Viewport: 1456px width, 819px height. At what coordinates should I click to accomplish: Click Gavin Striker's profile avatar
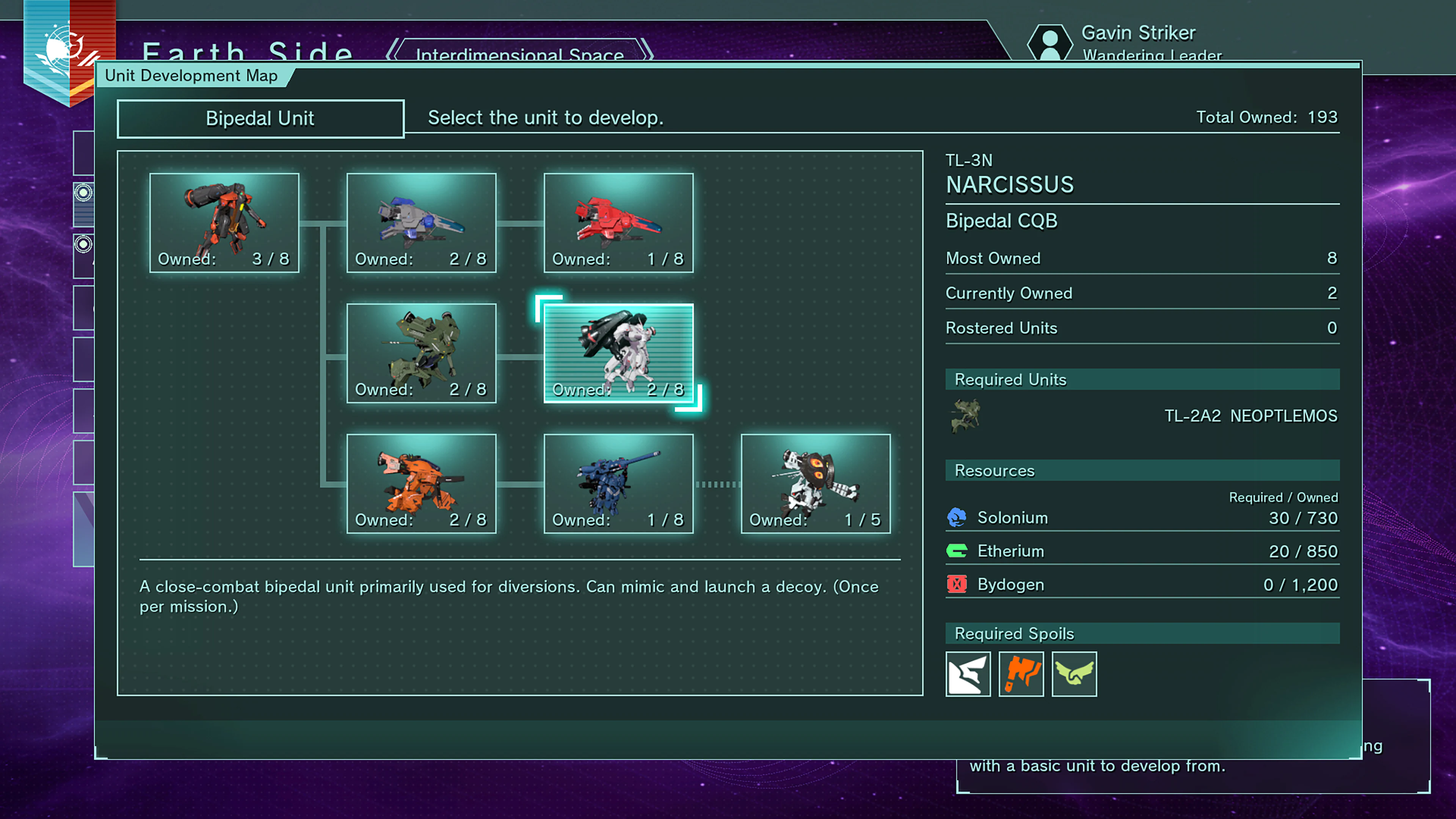(1051, 44)
